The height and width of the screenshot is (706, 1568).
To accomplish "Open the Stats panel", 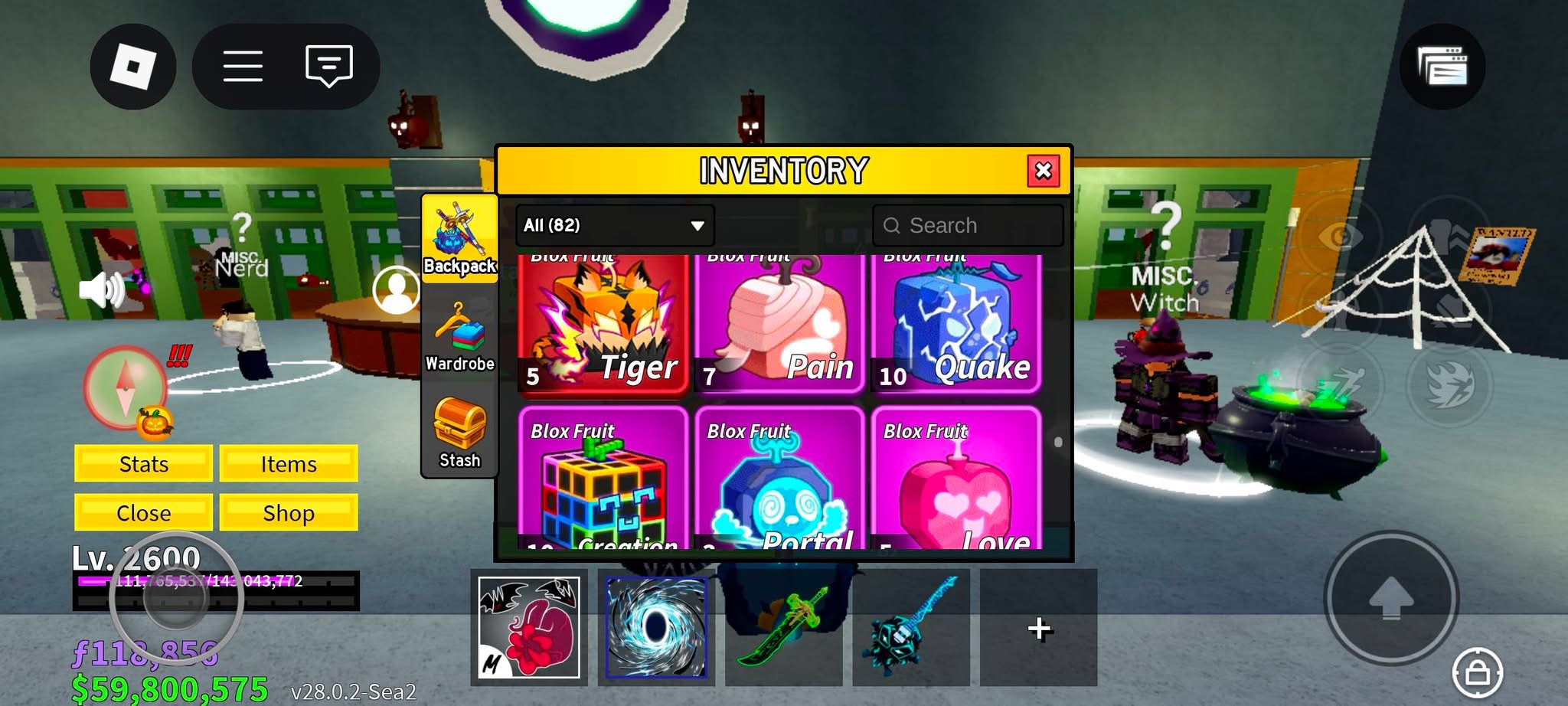I will coord(143,464).
